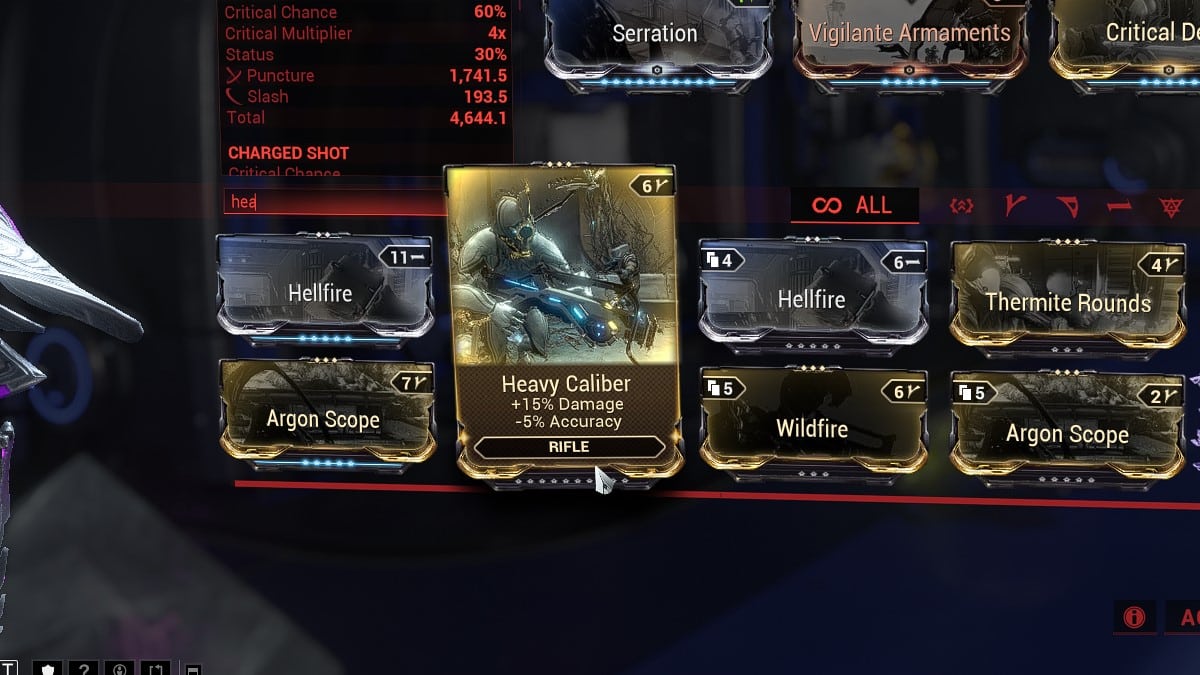Filter mods by the Vazarin D polarity
Screen dimensions: 1200x675
point(1067,207)
